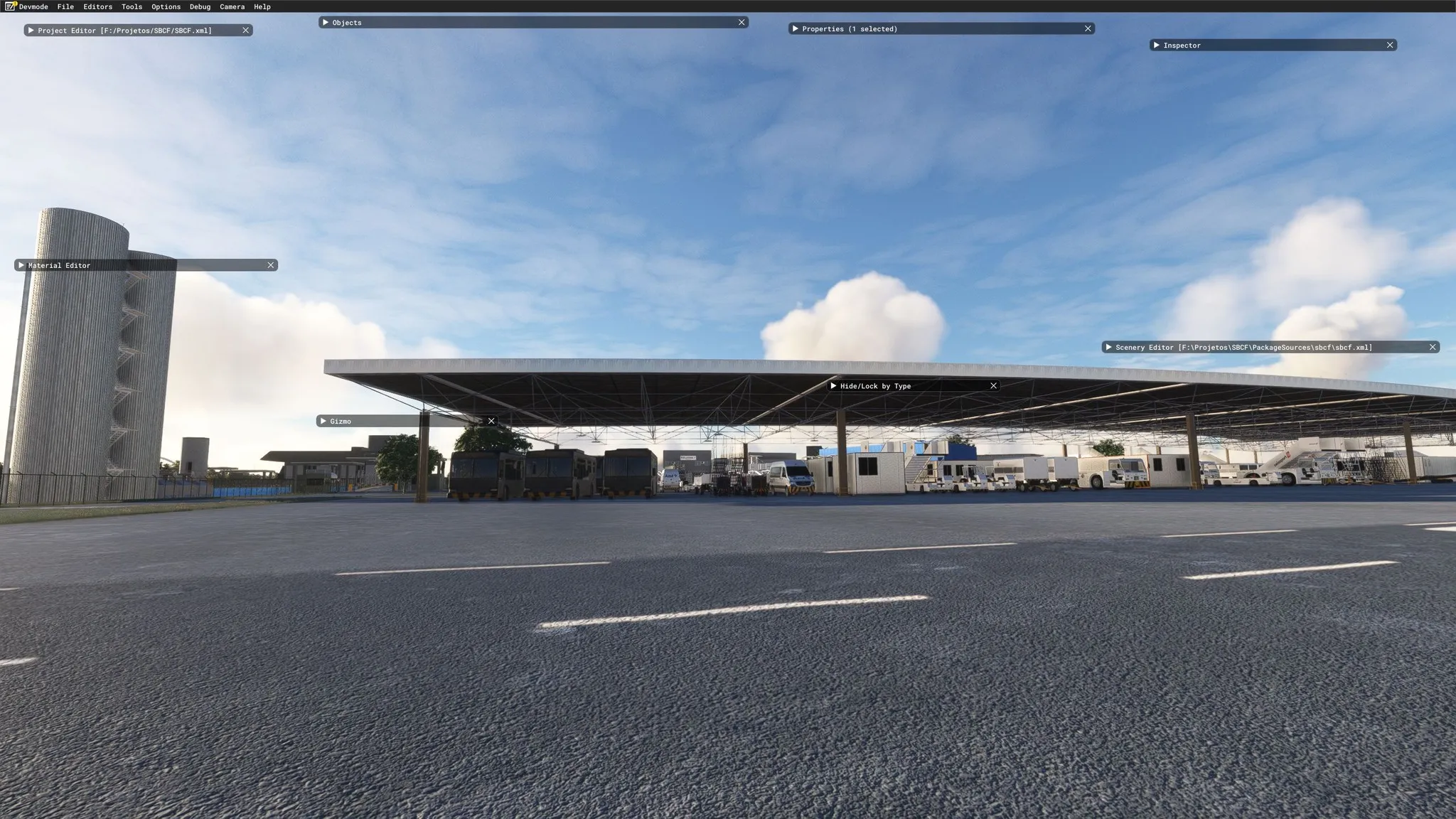Open the Tools menu
The height and width of the screenshot is (819, 1456).
pos(132,6)
